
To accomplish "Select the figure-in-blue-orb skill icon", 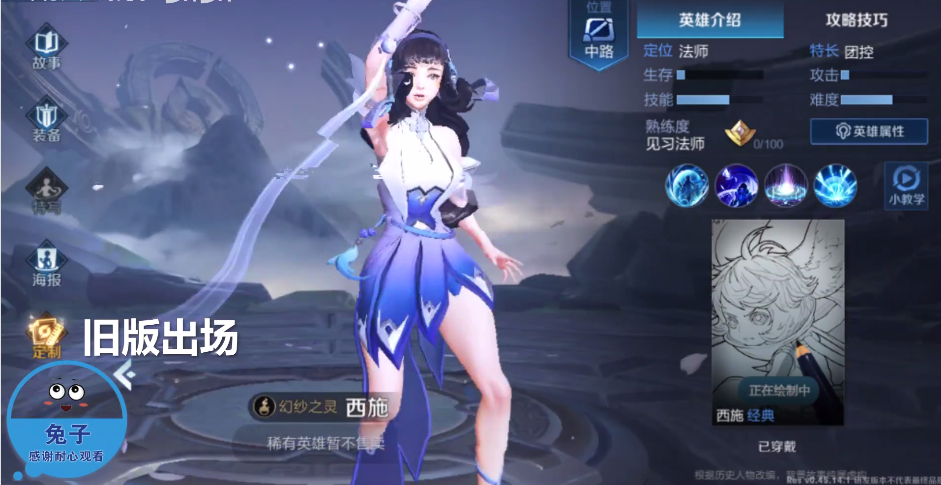I will coord(688,185).
